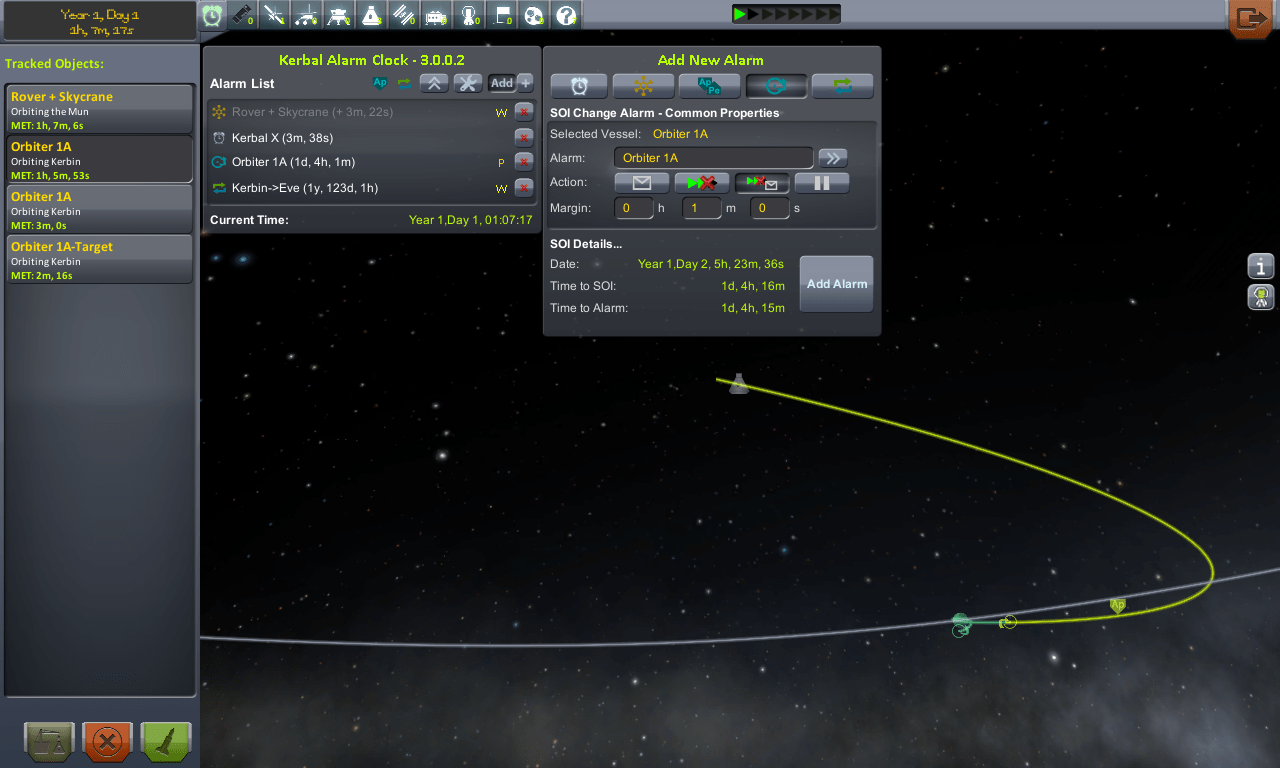
Task: Switch to the Raw Time alarm tab
Action: (579, 86)
